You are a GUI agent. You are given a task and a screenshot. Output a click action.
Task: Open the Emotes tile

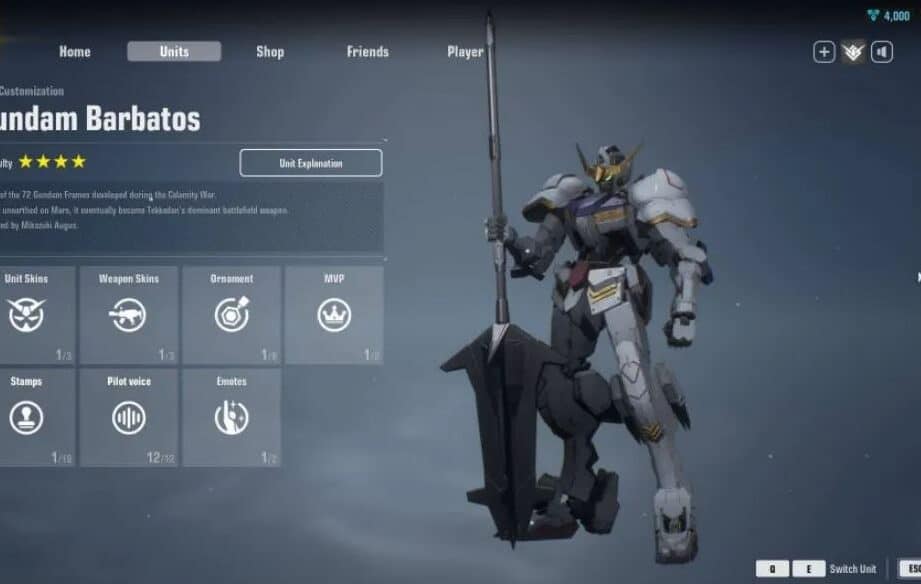(x=232, y=417)
